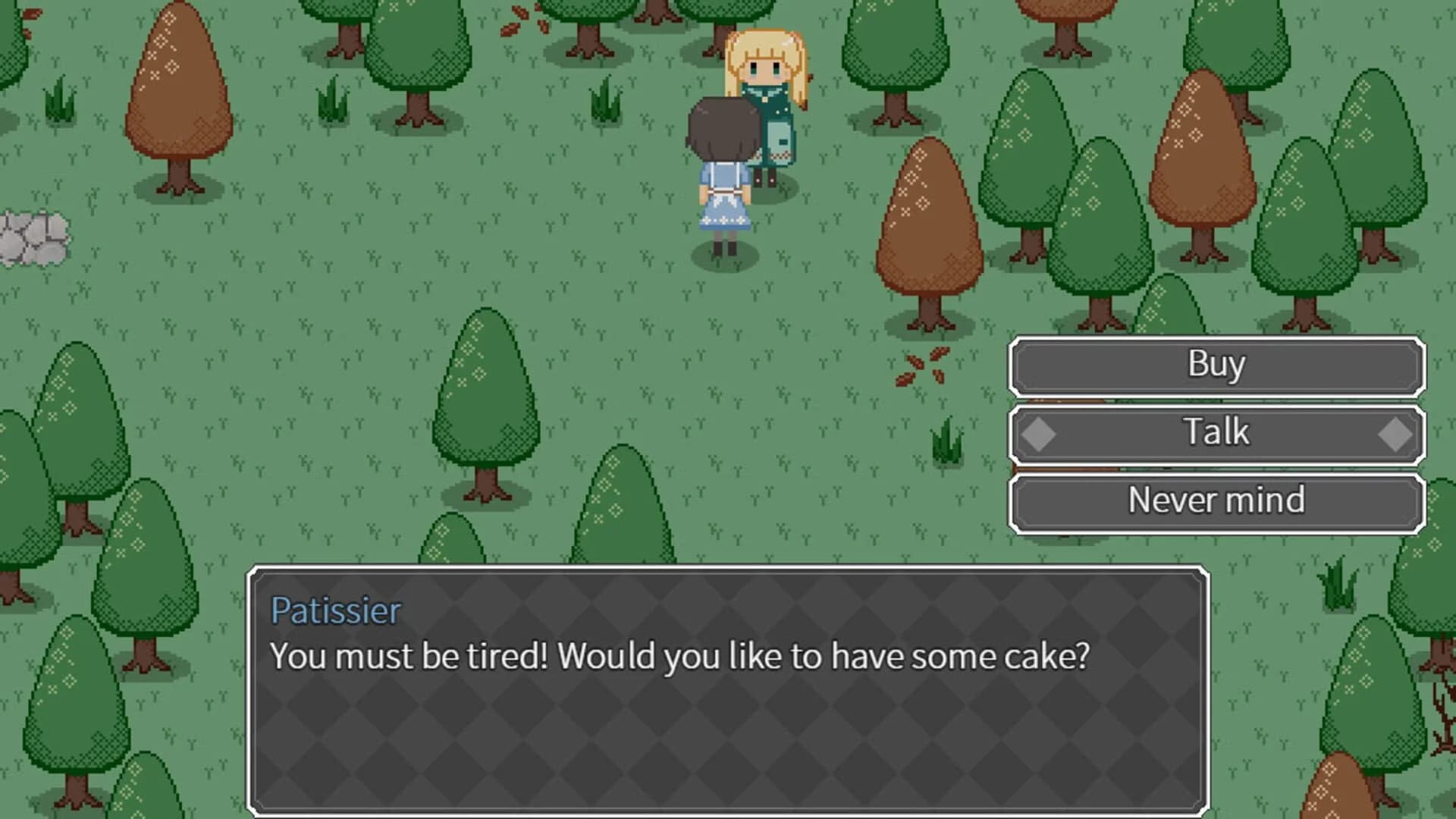Click the Patissier name label

point(335,610)
